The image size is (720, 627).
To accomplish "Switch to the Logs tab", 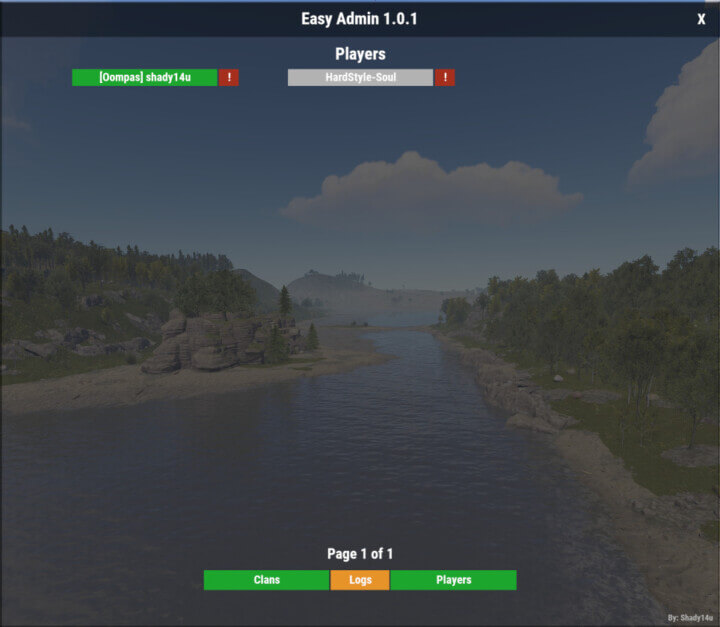I will [x=360, y=580].
